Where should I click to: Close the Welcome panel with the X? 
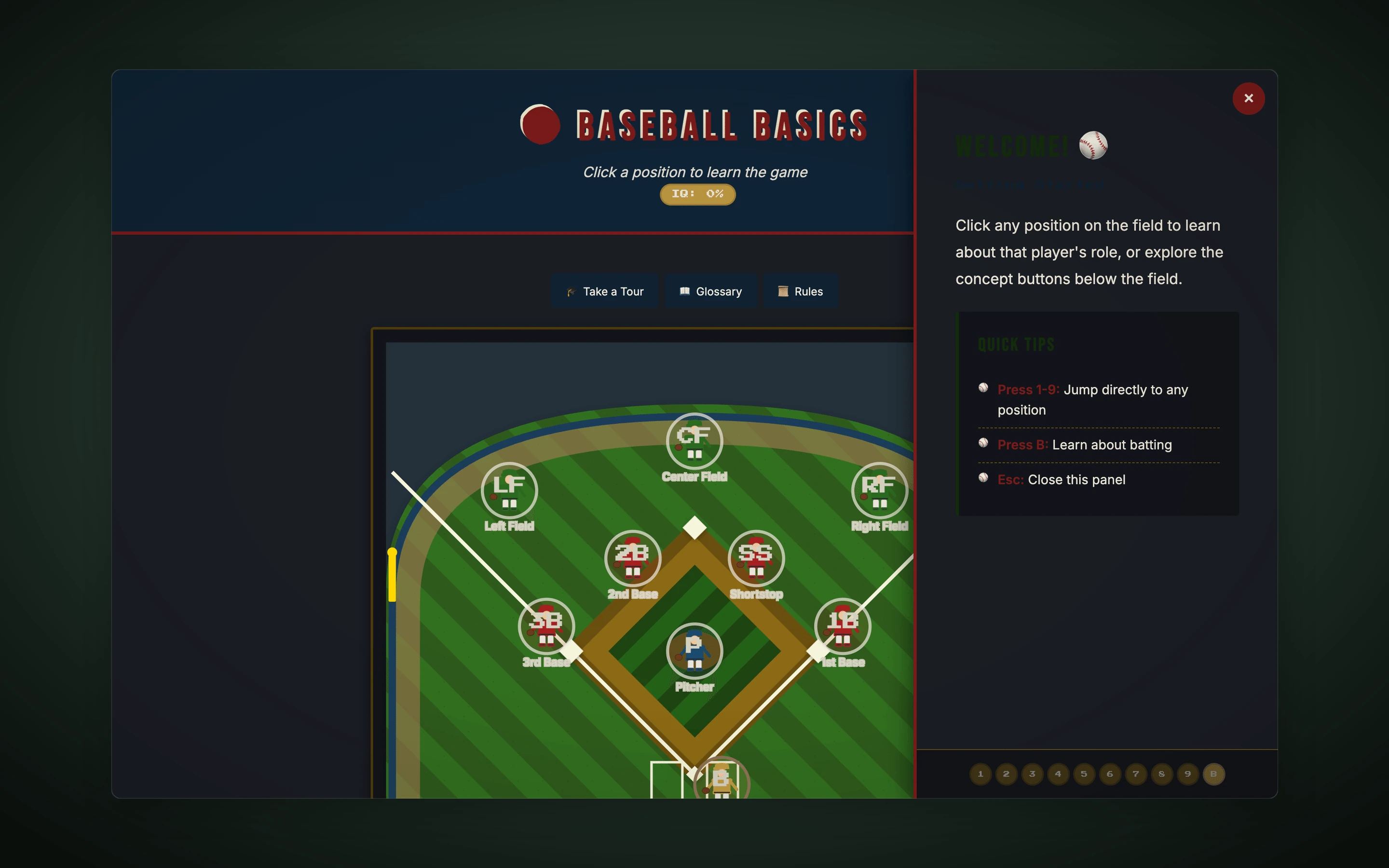pos(1248,98)
